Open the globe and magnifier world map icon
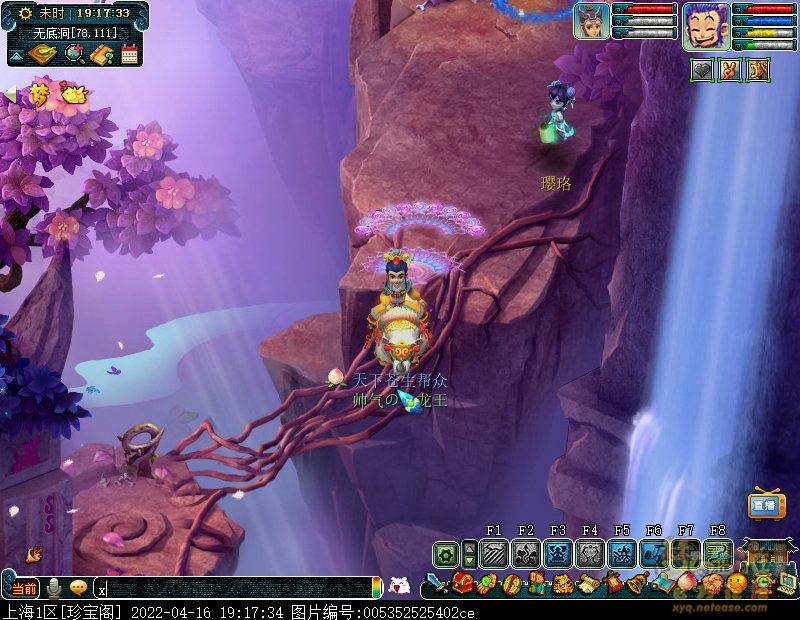The image size is (800, 620). pyautogui.click(x=72, y=55)
